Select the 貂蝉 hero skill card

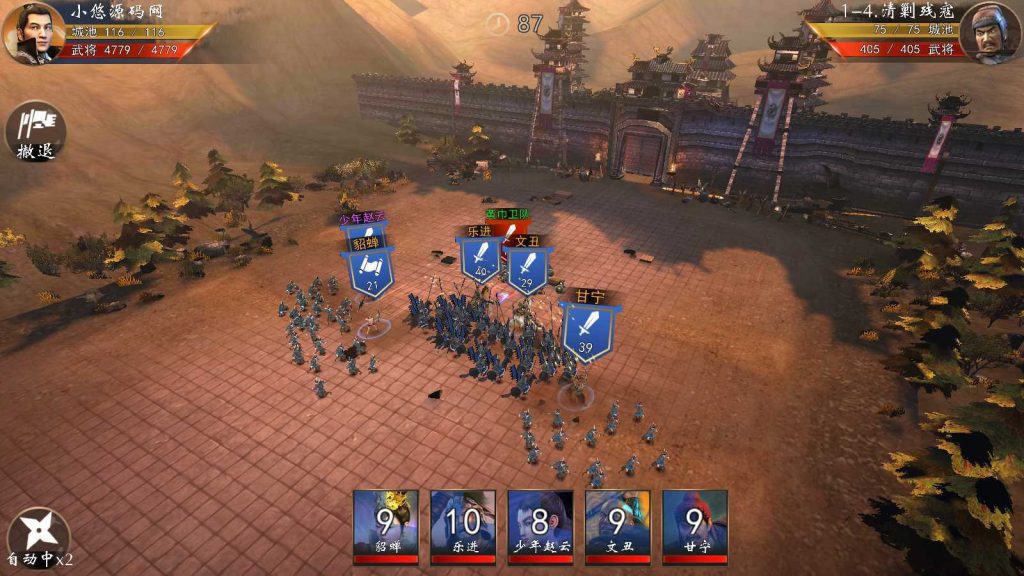click(385, 526)
